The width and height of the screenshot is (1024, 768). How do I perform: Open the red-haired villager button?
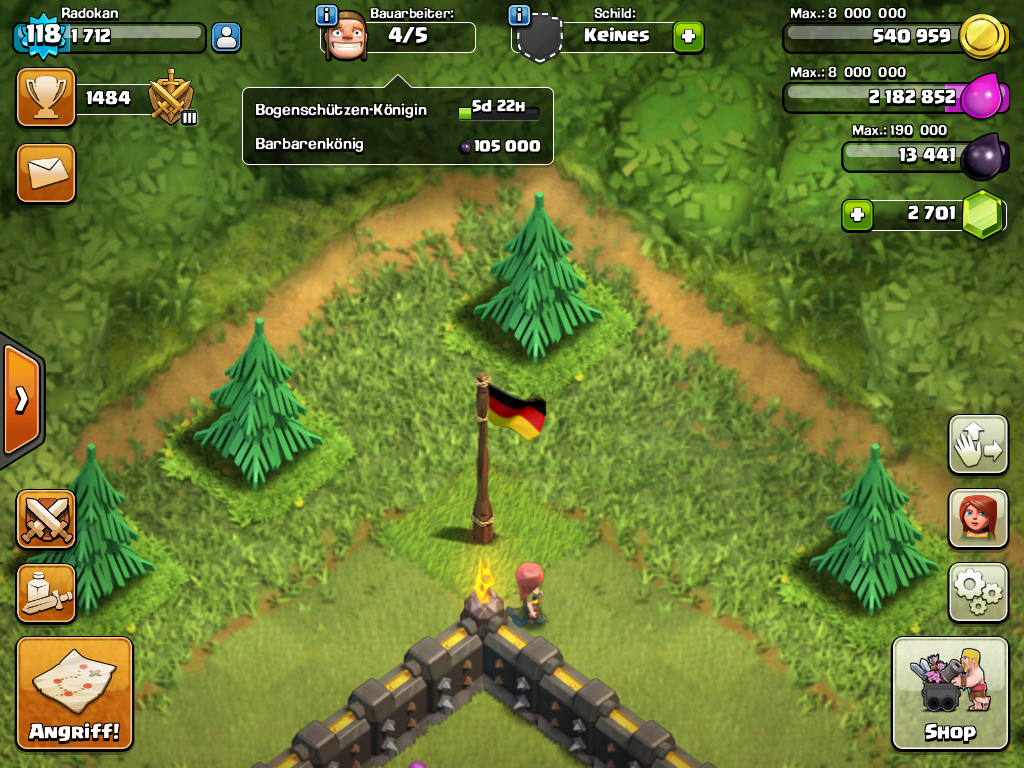(x=977, y=518)
